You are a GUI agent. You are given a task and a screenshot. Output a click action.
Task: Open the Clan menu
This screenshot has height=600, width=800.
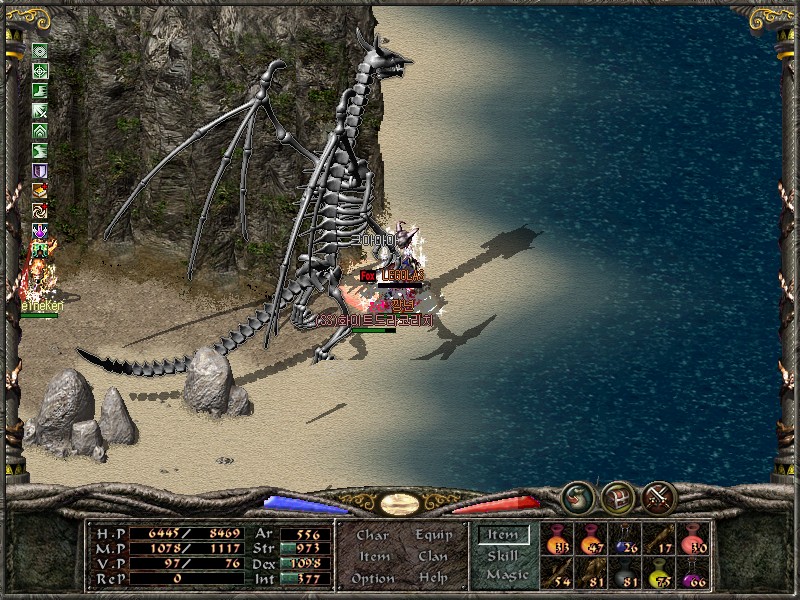point(433,556)
